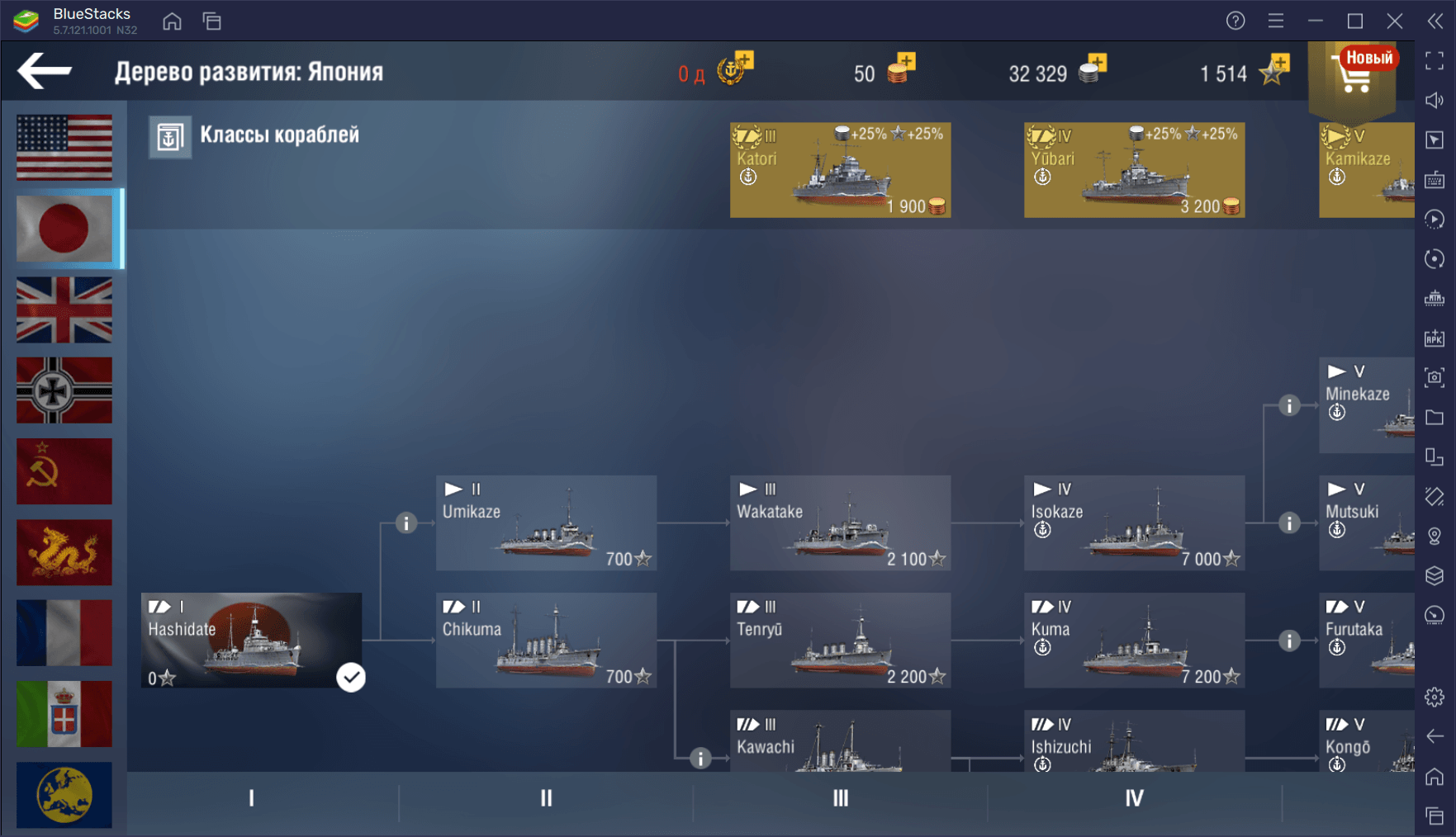1456x837 pixels.
Task: Go back using the white arrow
Action: pyautogui.click(x=45, y=71)
